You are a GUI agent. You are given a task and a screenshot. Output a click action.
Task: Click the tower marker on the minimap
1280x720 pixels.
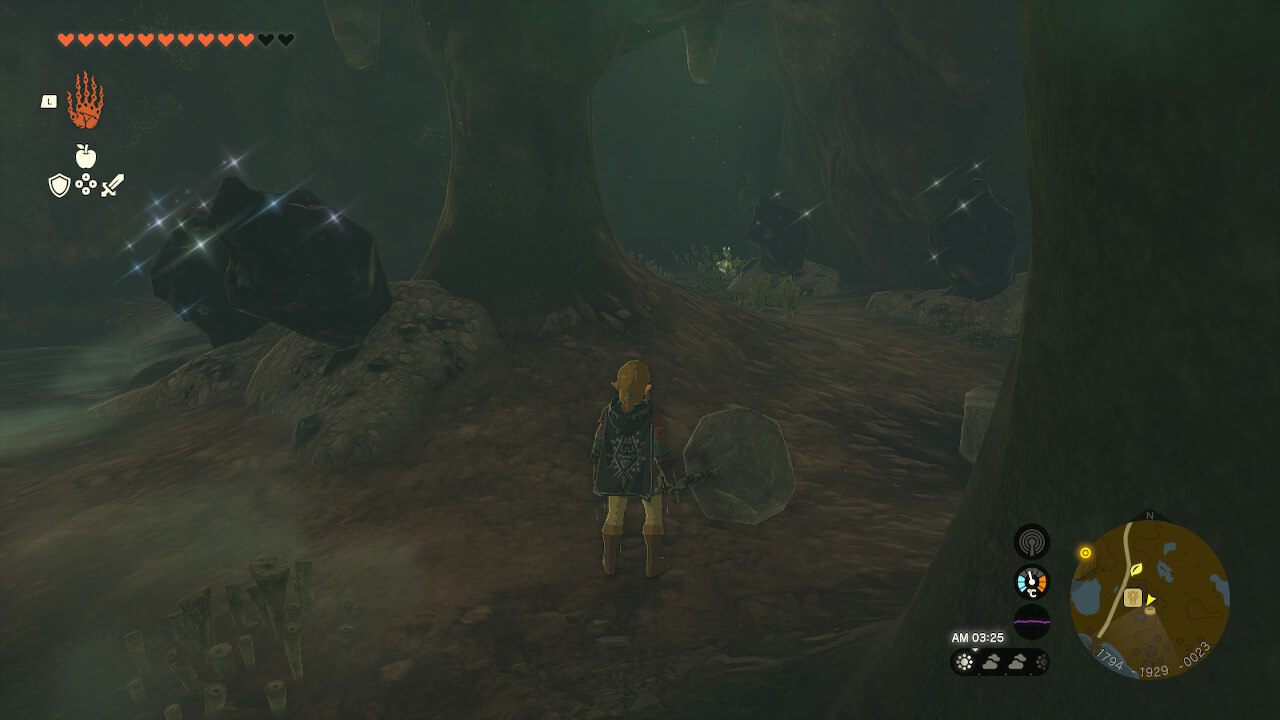[1132, 598]
